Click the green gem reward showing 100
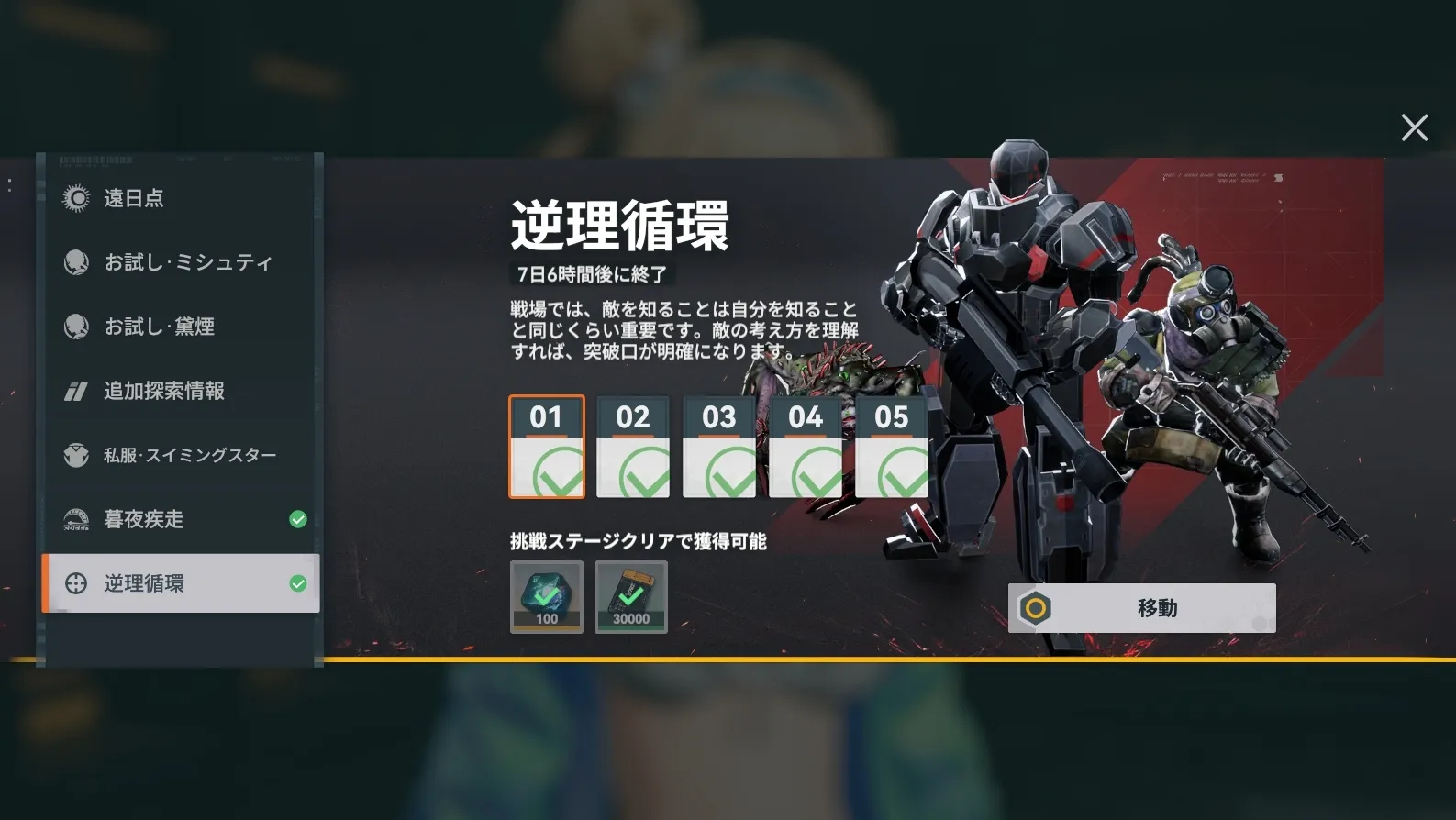The height and width of the screenshot is (820, 1456). click(547, 596)
